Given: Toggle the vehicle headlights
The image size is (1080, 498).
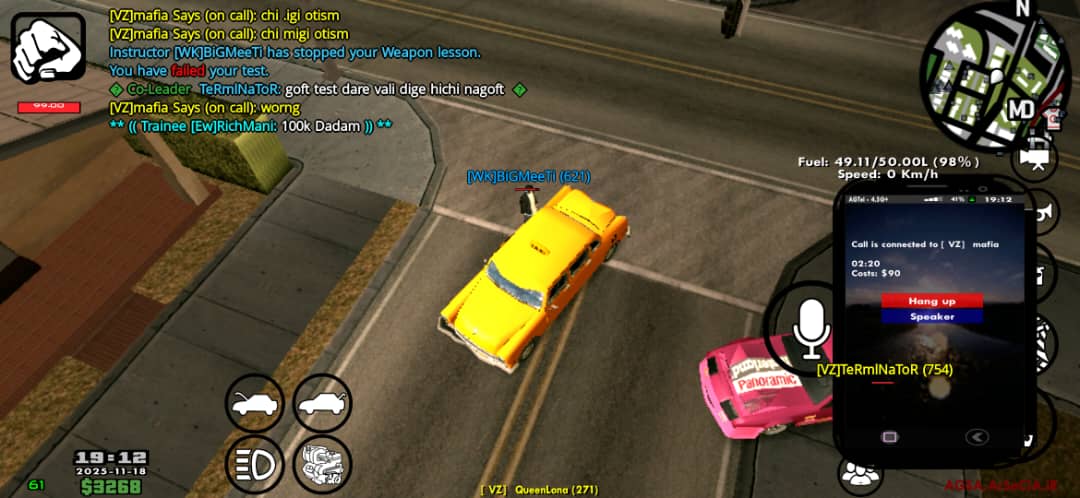Looking at the screenshot, I should pyautogui.click(x=254, y=464).
